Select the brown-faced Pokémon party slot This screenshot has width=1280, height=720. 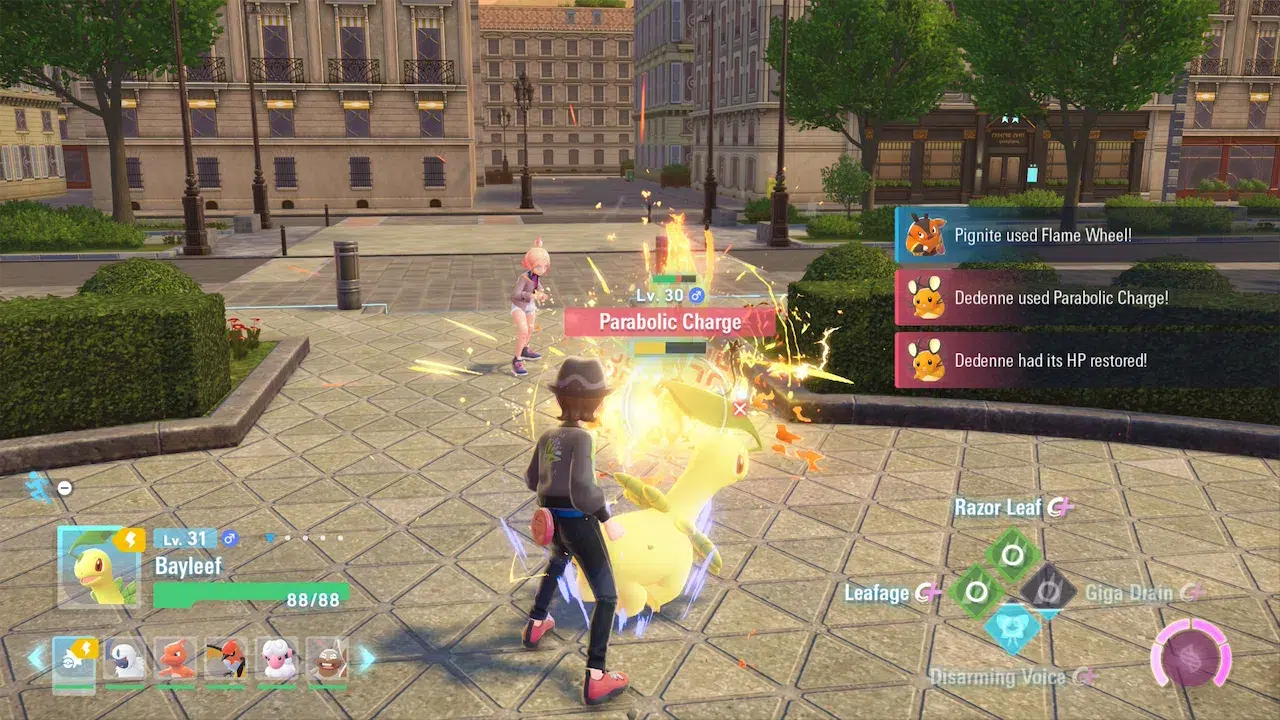click(x=327, y=659)
